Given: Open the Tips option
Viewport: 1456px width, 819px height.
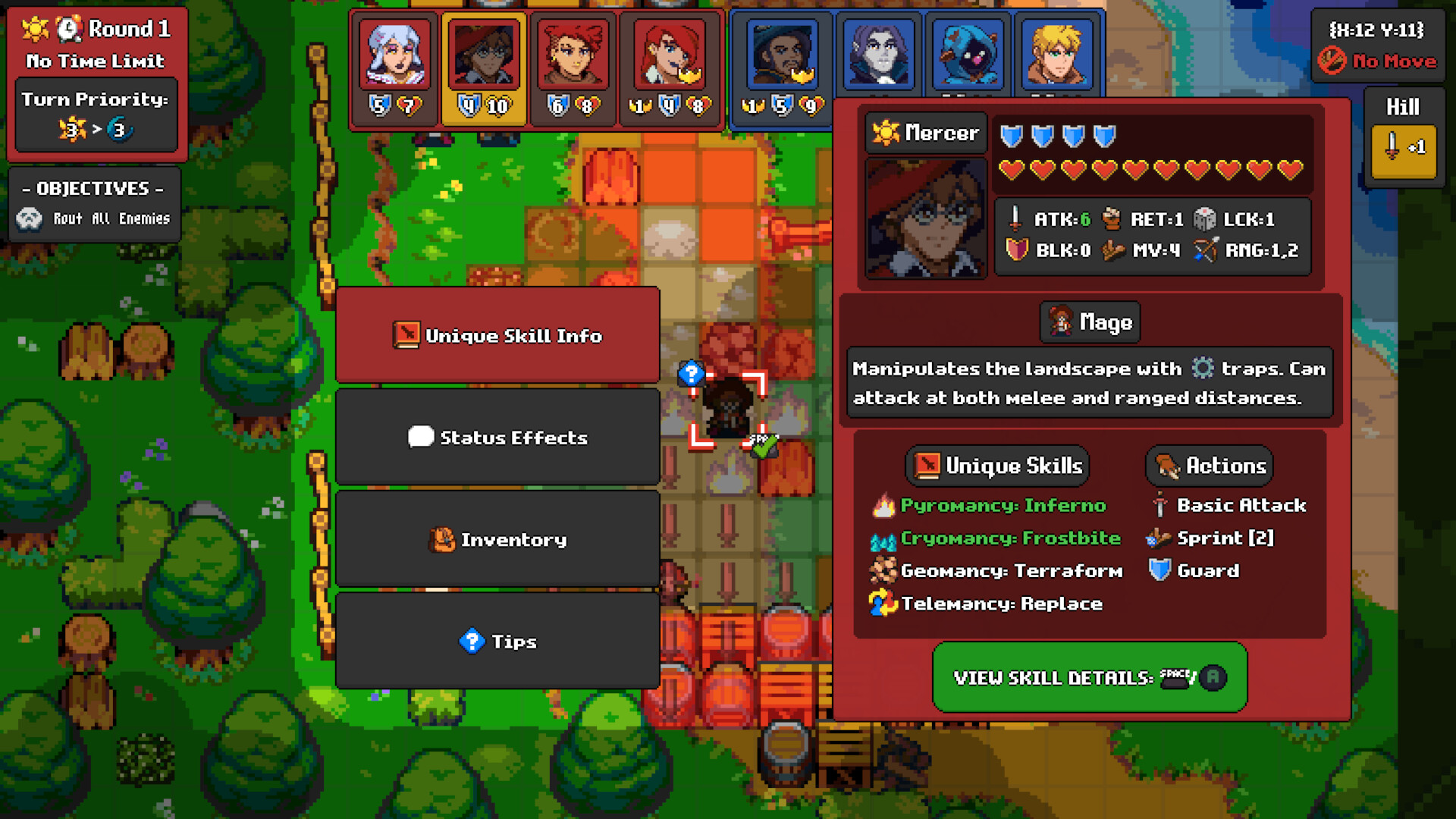Looking at the screenshot, I should (x=498, y=641).
